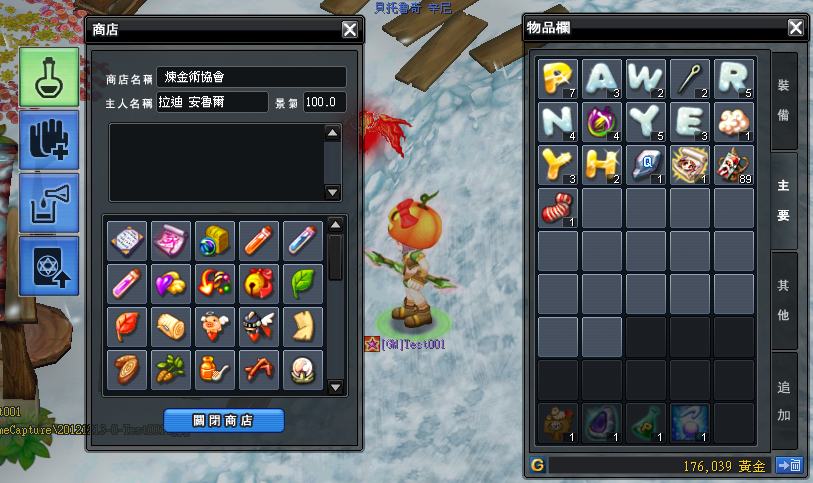Choose the hexagram card upgrade tab

click(x=48, y=265)
